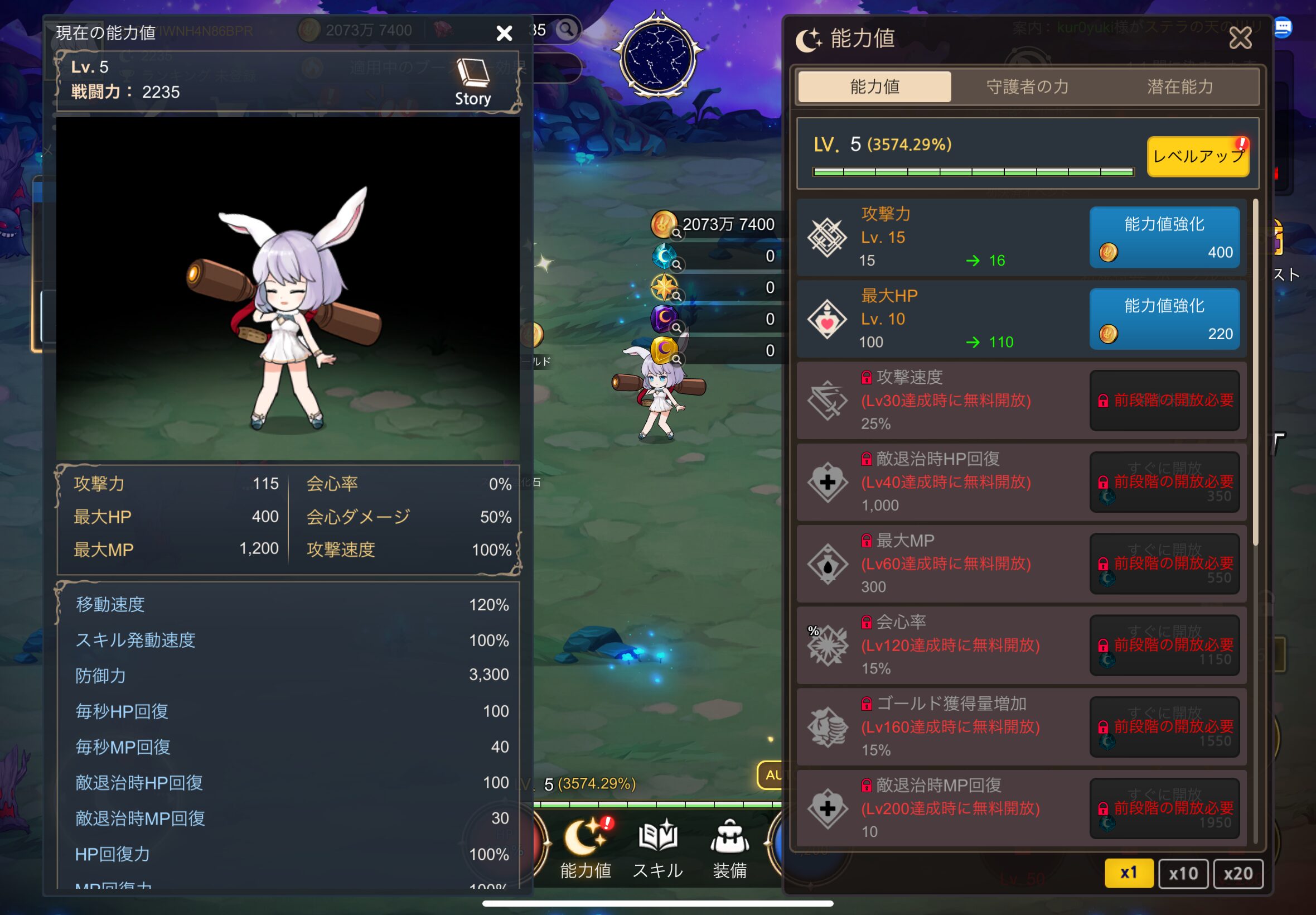This screenshot has height=915, width=1316.
Task: Open the constellation emblem at top
Action: coord(657,56)
